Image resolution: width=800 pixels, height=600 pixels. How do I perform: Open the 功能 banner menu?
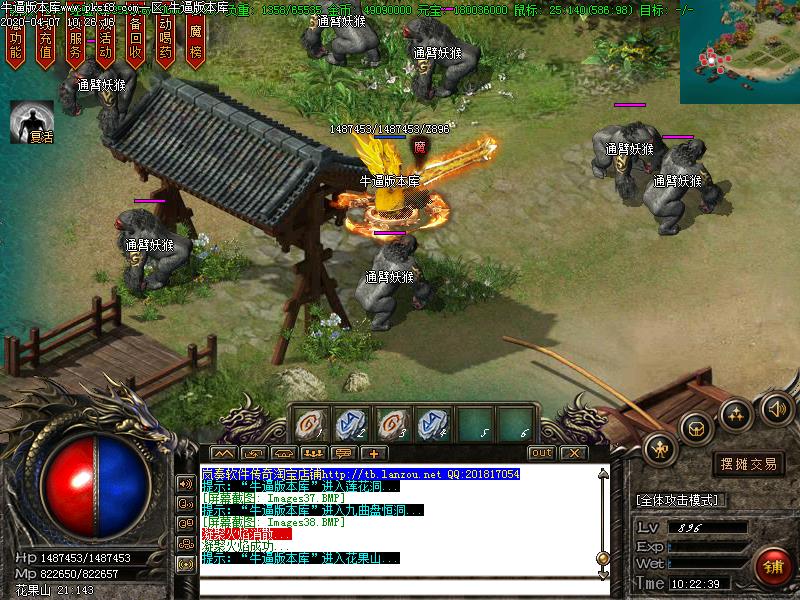pyautogui.click(x=15, y=44)
